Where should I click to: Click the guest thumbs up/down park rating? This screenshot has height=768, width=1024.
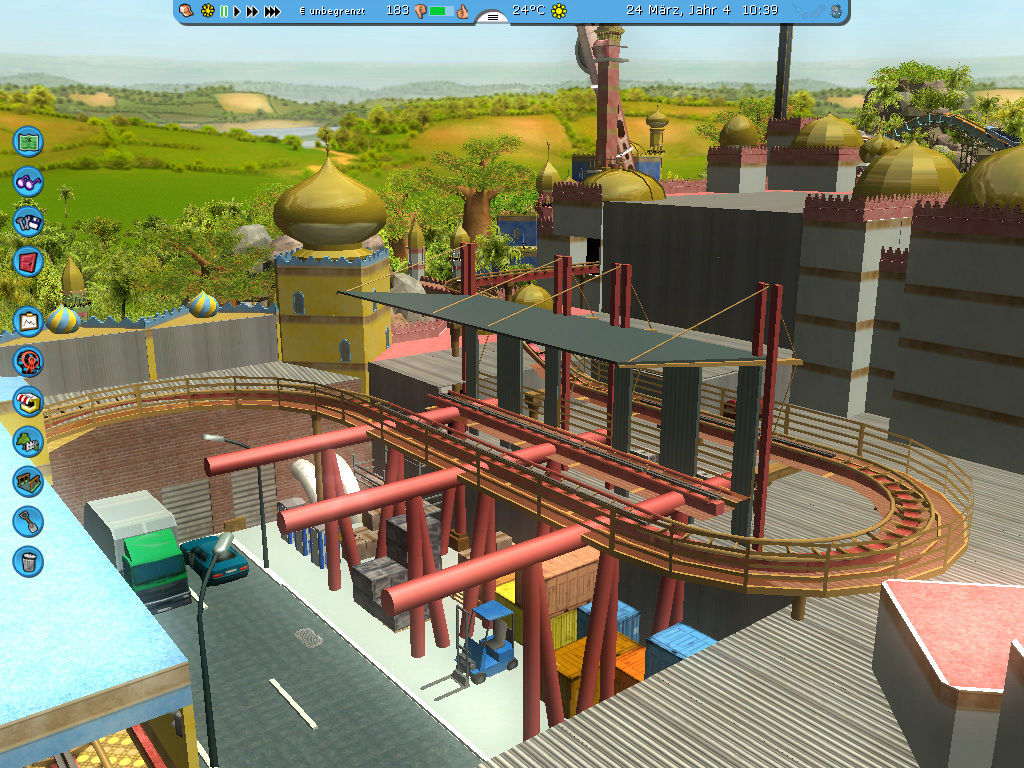pyautogui.click(x=440, y=11)
